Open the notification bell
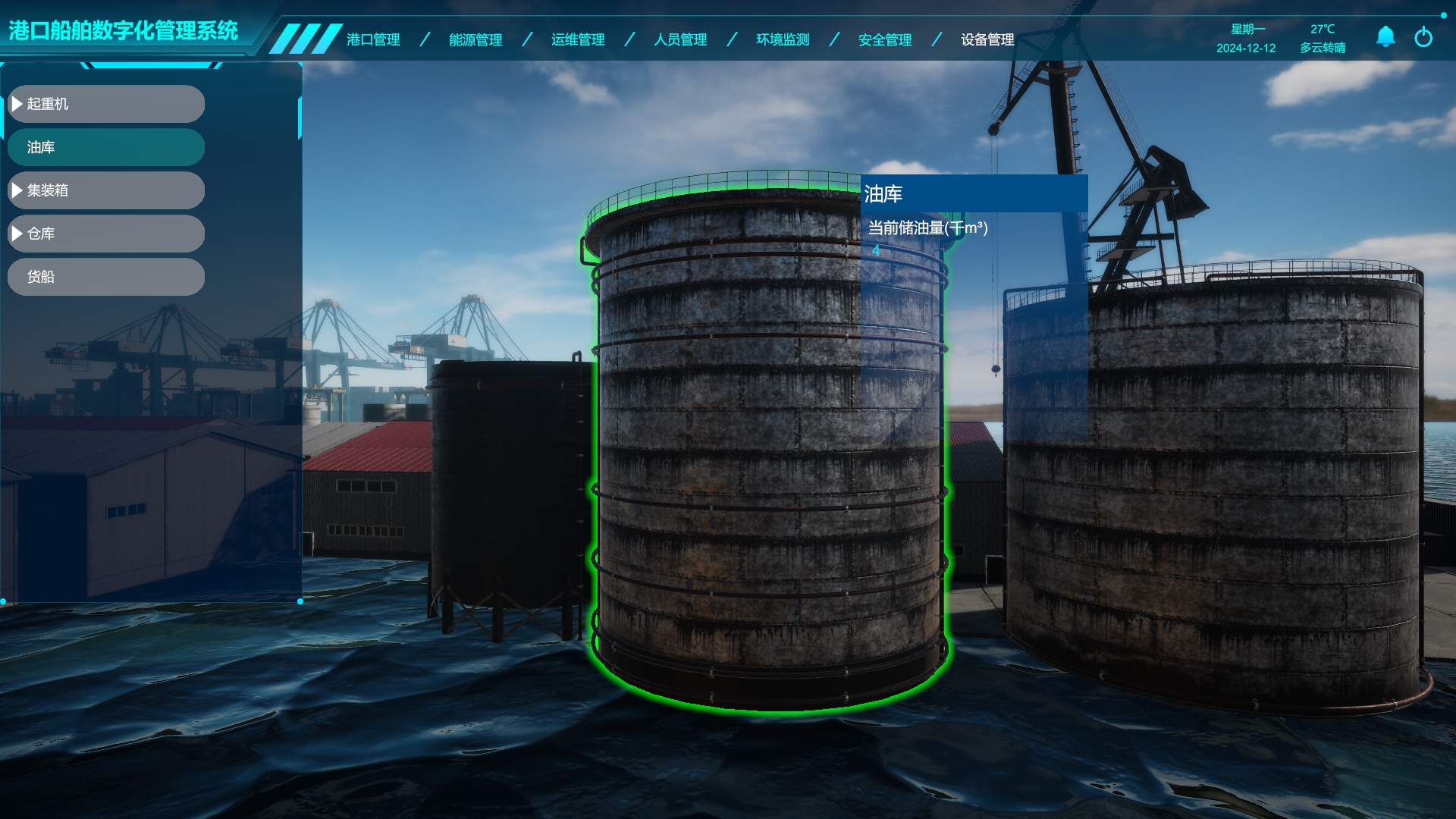1456x819 pixels. click(x=1385, y=36)
